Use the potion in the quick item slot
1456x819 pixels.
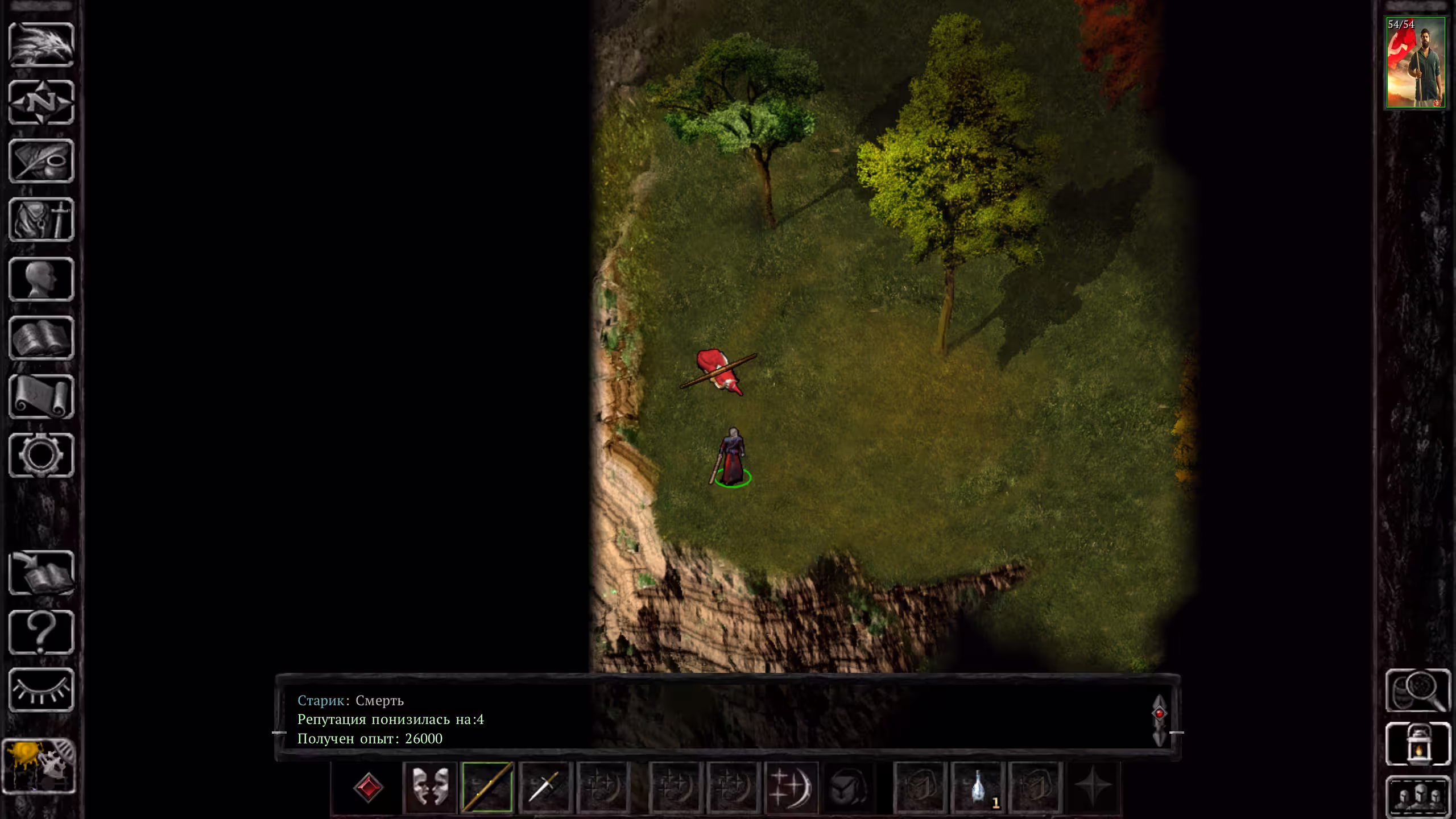978,788
